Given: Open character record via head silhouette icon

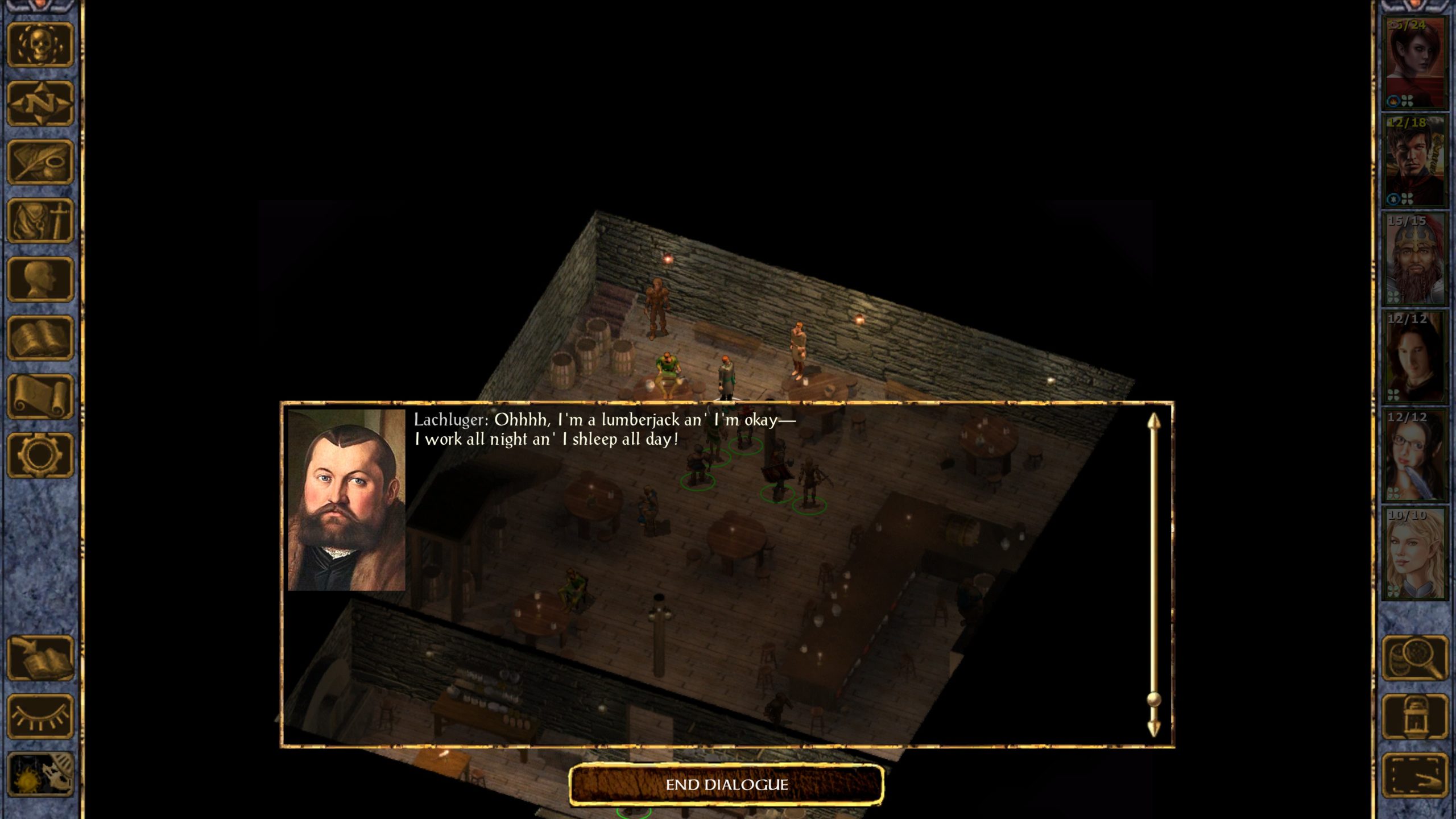Looking at the screenshot, I should [40, 279].
